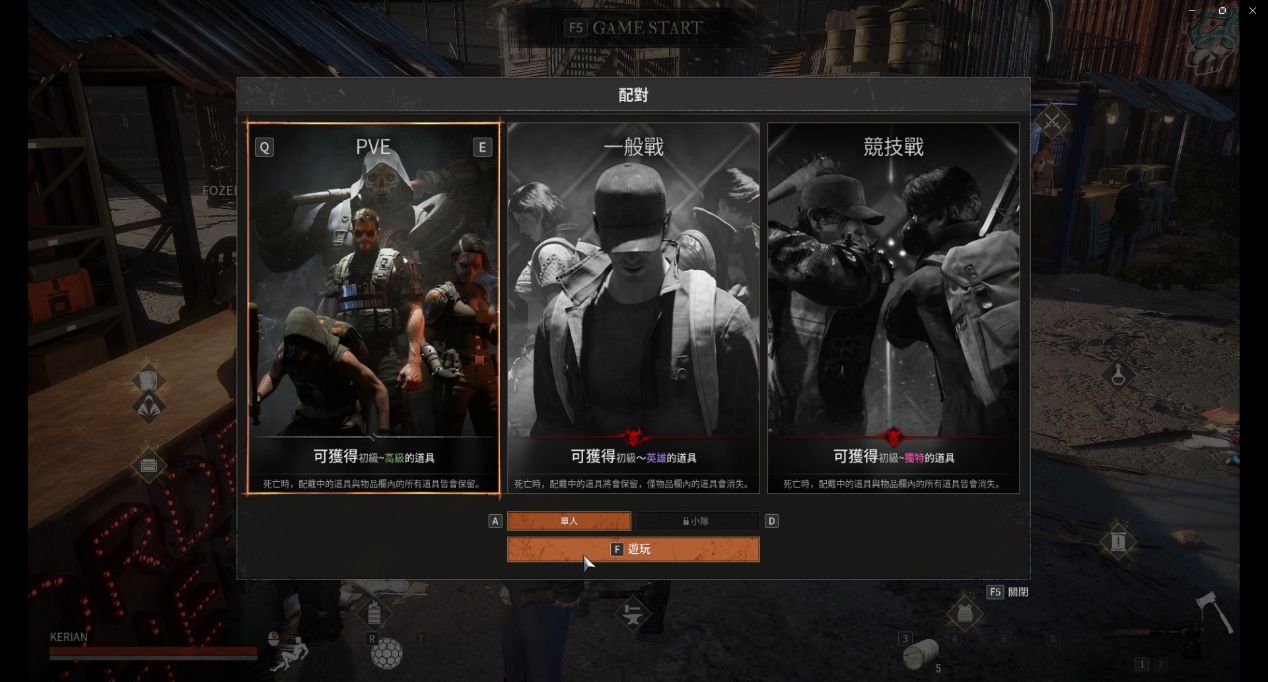Minimize the game window
The height and width of the screenshot is (682, 1268).
(x=1192, y=11)
